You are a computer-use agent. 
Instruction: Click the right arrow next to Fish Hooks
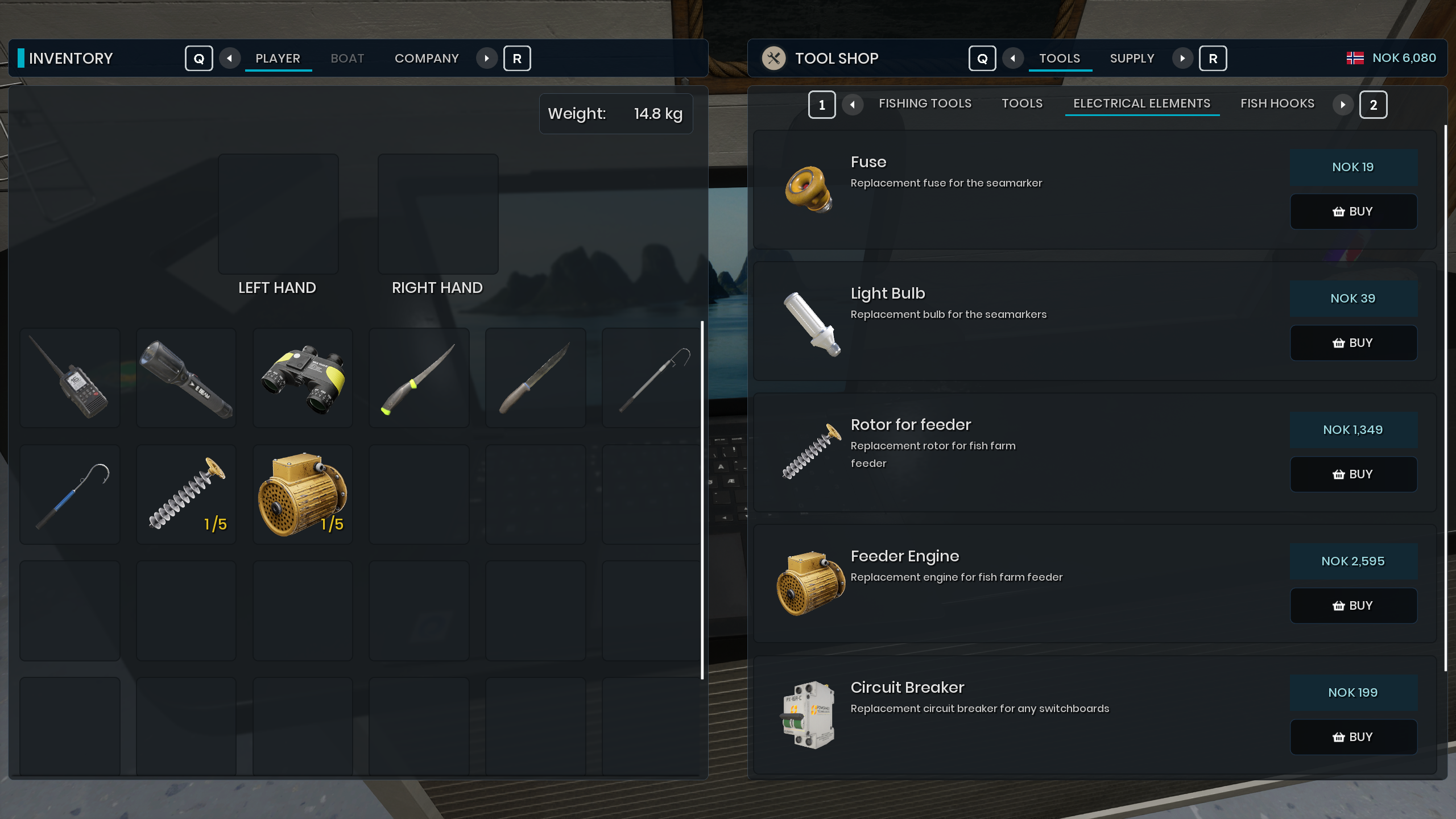1343,105
